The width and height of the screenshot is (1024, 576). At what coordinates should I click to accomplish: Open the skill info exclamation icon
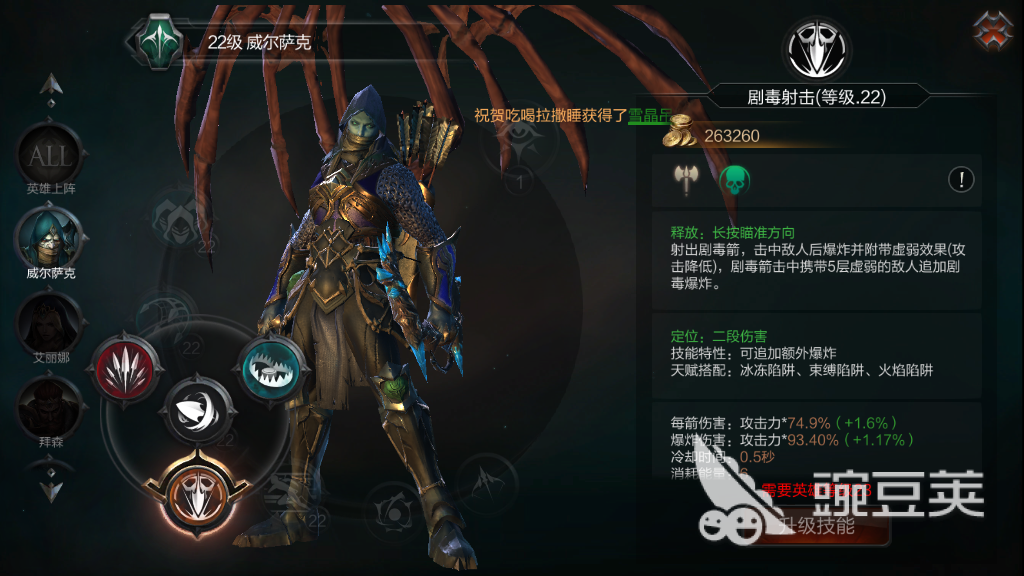[961, 180]
